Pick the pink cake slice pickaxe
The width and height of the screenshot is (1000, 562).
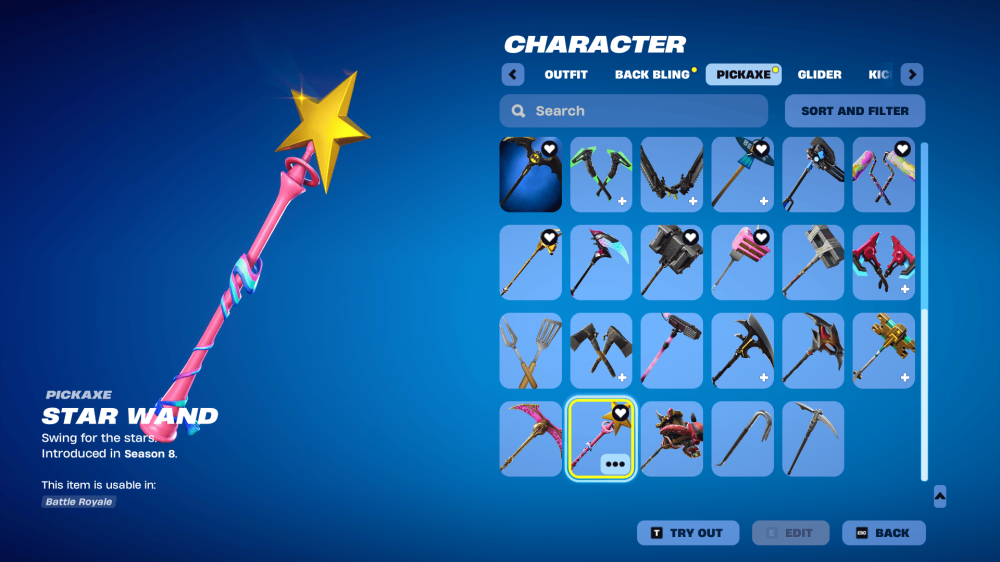(742, 263)
